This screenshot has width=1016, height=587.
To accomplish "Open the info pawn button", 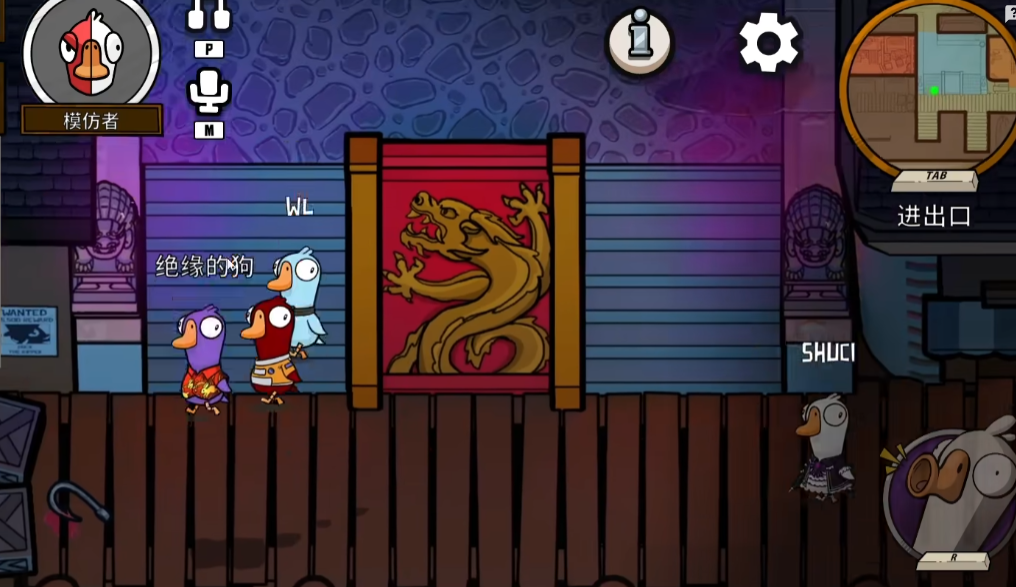I will point(640,41).
